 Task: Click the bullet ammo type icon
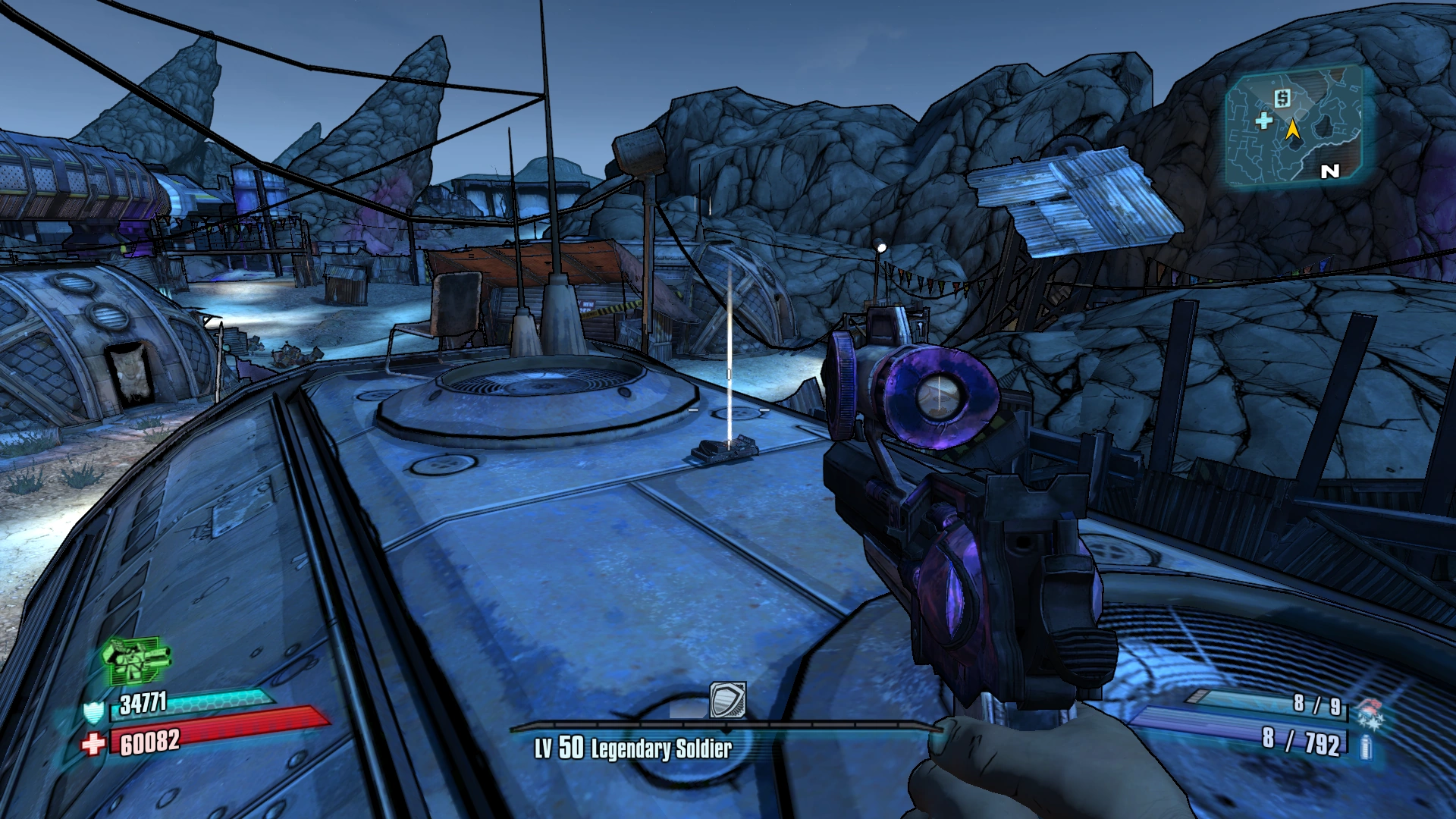(x=1367, y=748)
